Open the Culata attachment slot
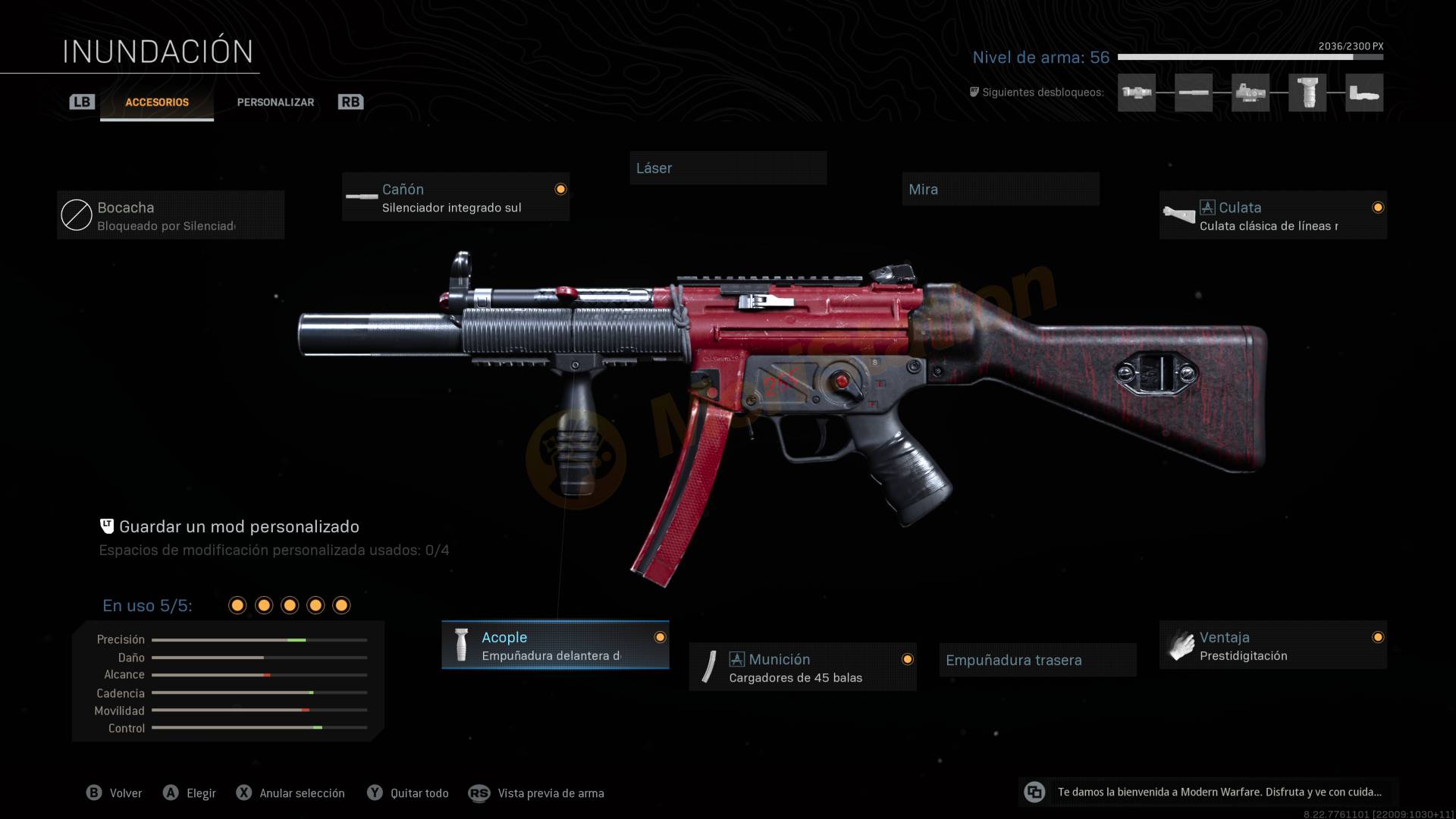Screen dimensions: 1456x819 click(x=1272, y=215)
